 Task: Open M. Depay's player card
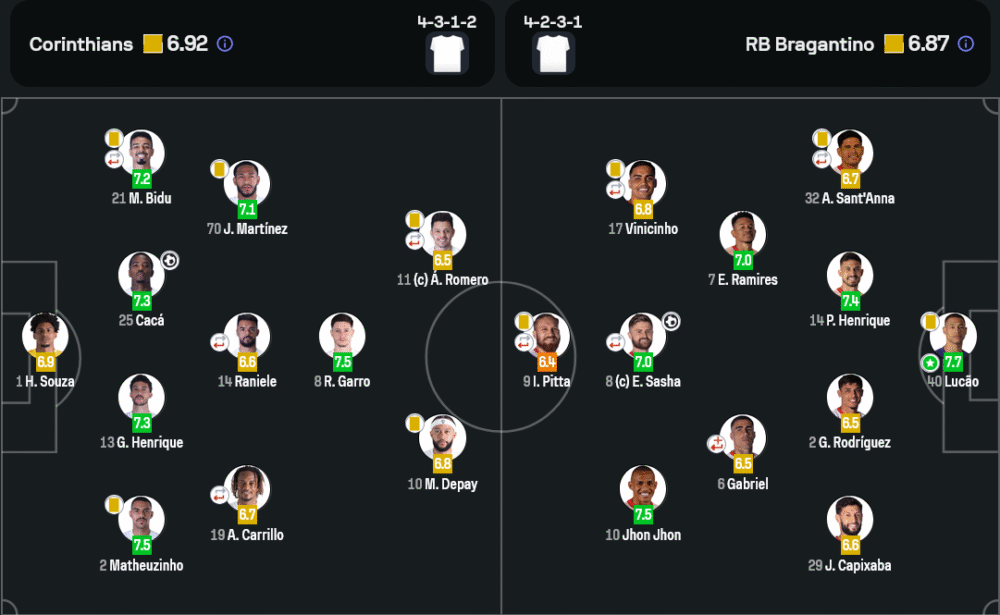443,439
